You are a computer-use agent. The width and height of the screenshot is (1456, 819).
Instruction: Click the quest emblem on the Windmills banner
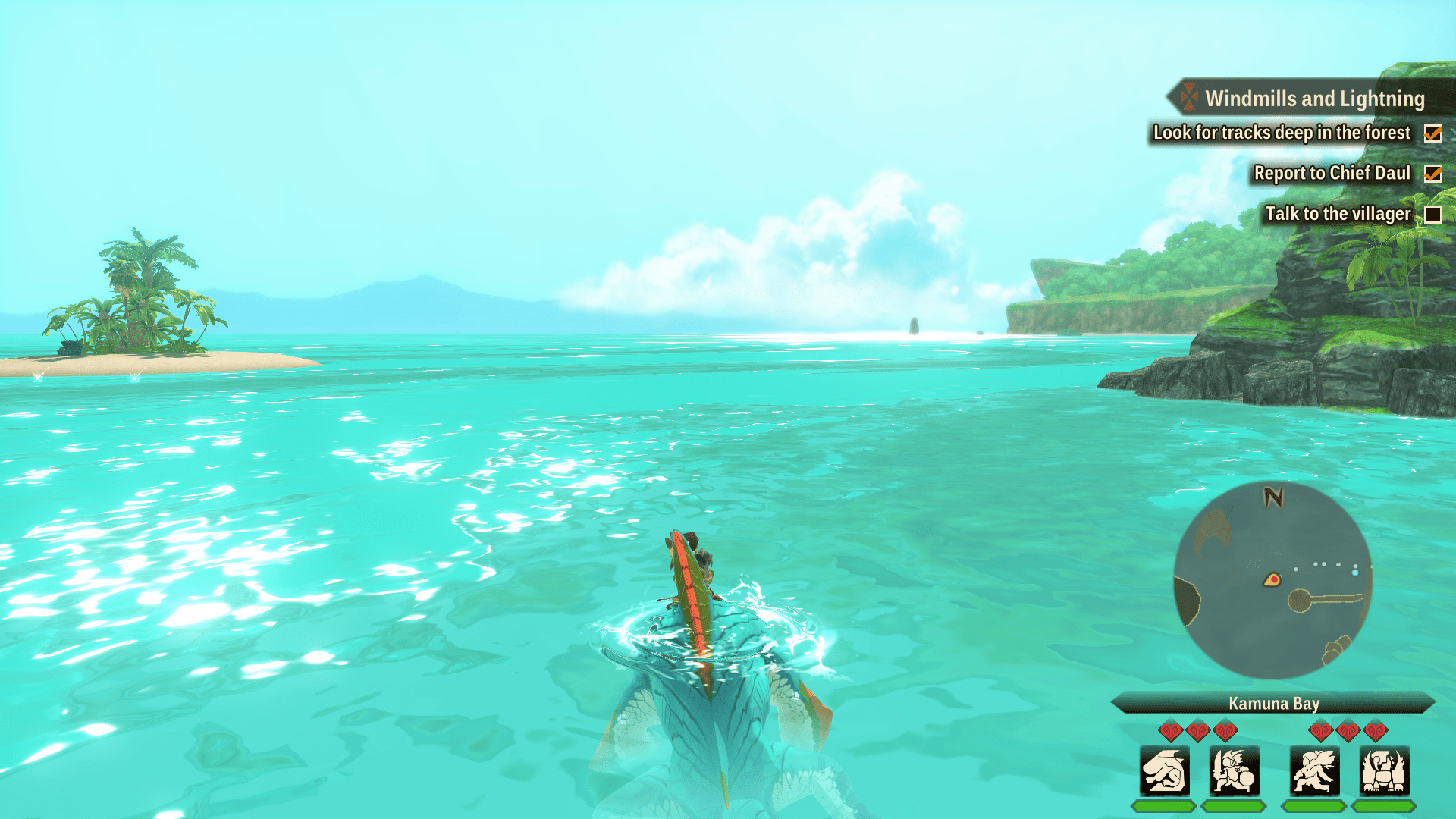pos(1189,98)
